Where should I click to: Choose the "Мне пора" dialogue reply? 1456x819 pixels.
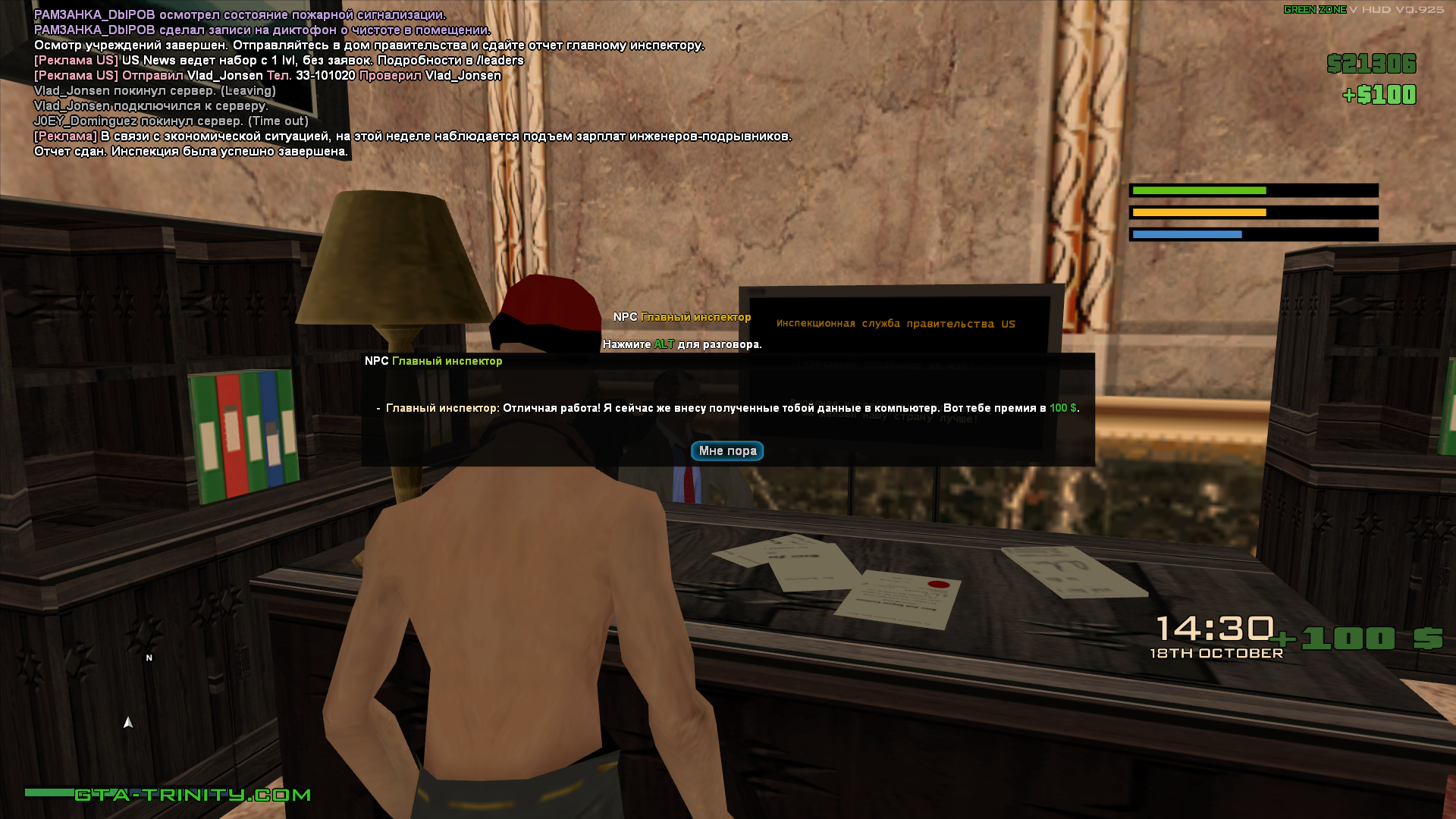pos(726,450)
